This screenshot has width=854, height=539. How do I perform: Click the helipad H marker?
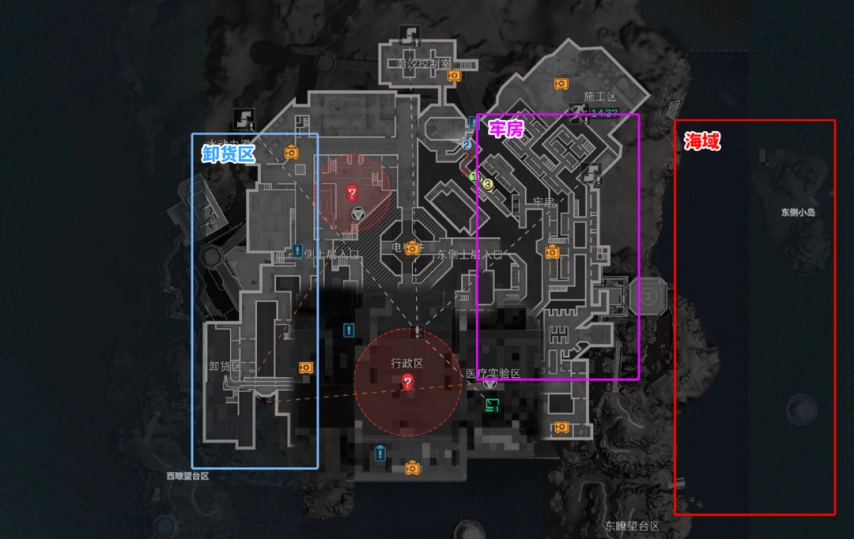[649, 295]
